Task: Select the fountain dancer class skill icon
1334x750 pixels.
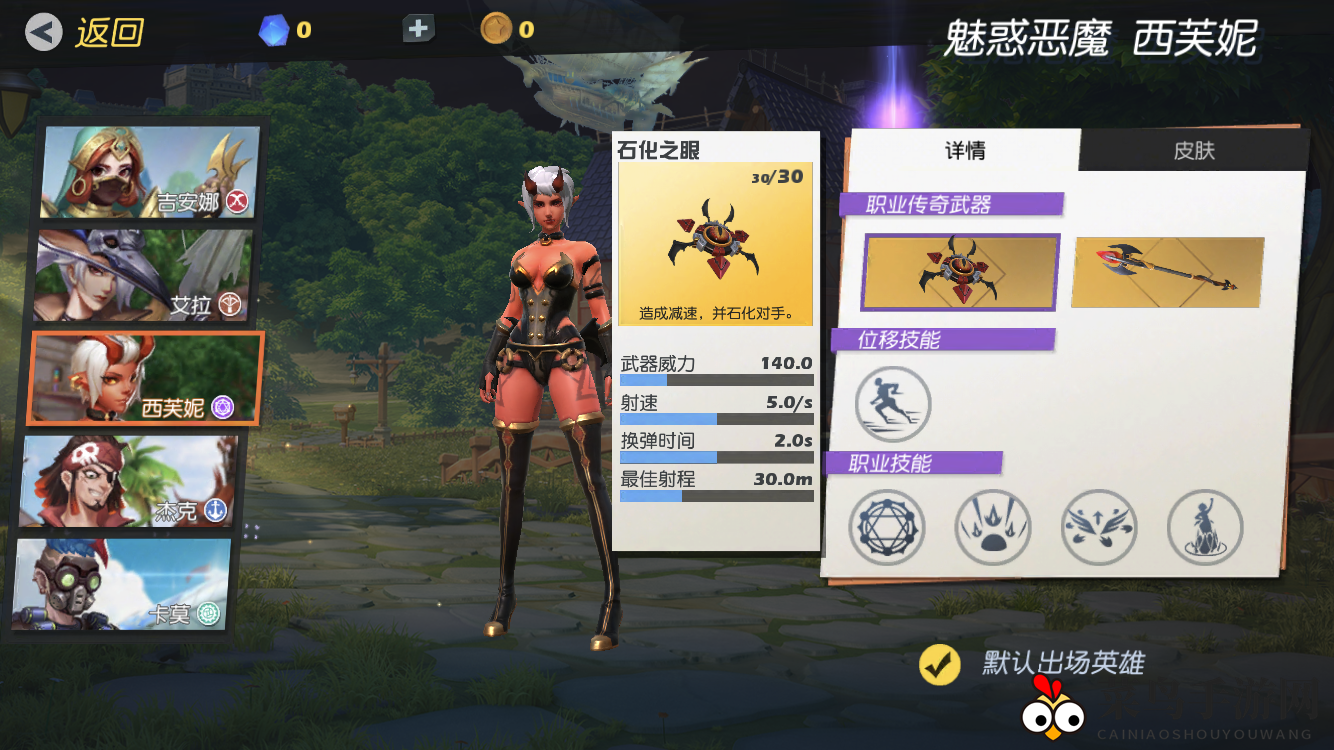Action: tap(1205, 527)
